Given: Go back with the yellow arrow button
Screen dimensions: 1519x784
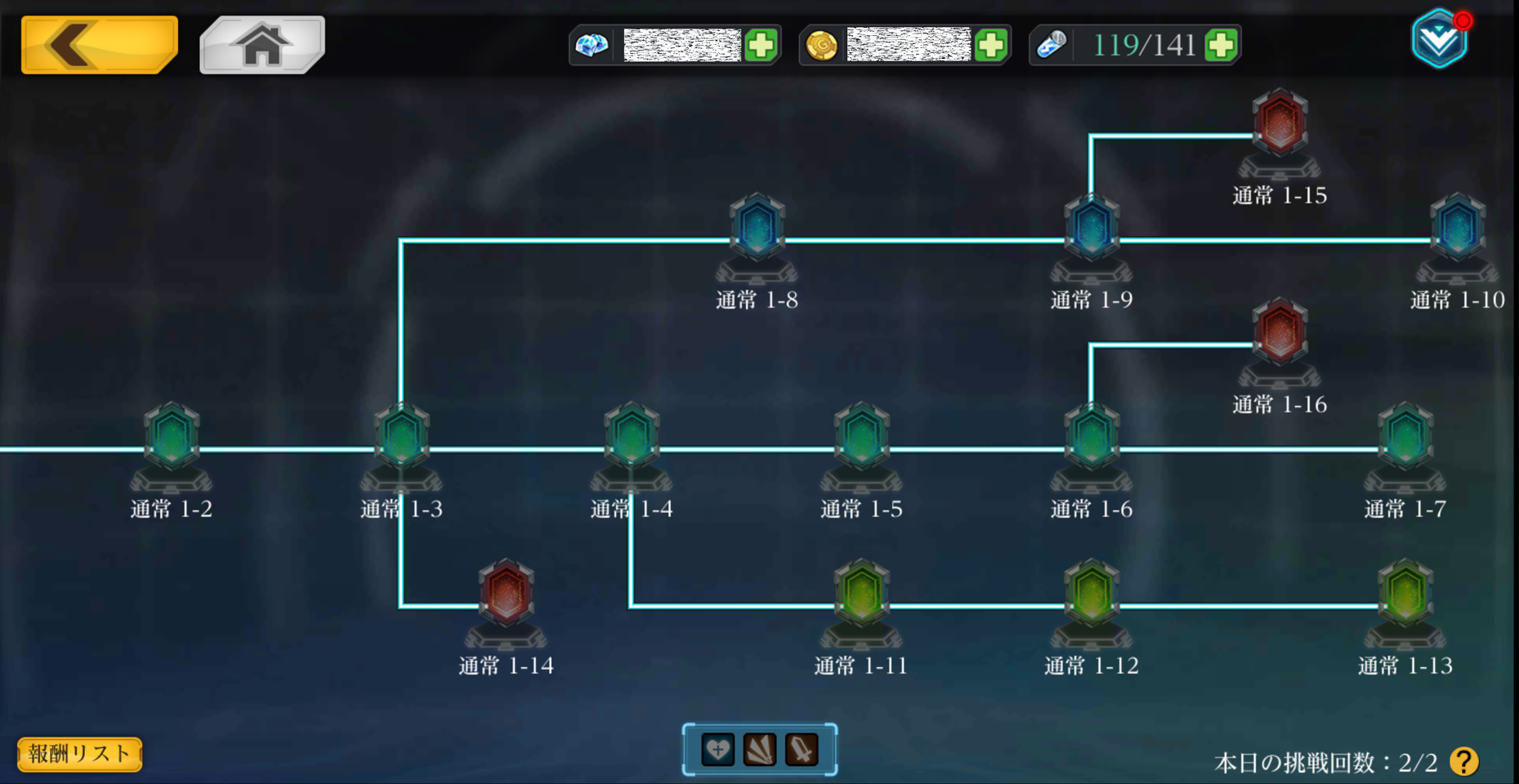Looking at the screenshot, I should pos(99,45).
